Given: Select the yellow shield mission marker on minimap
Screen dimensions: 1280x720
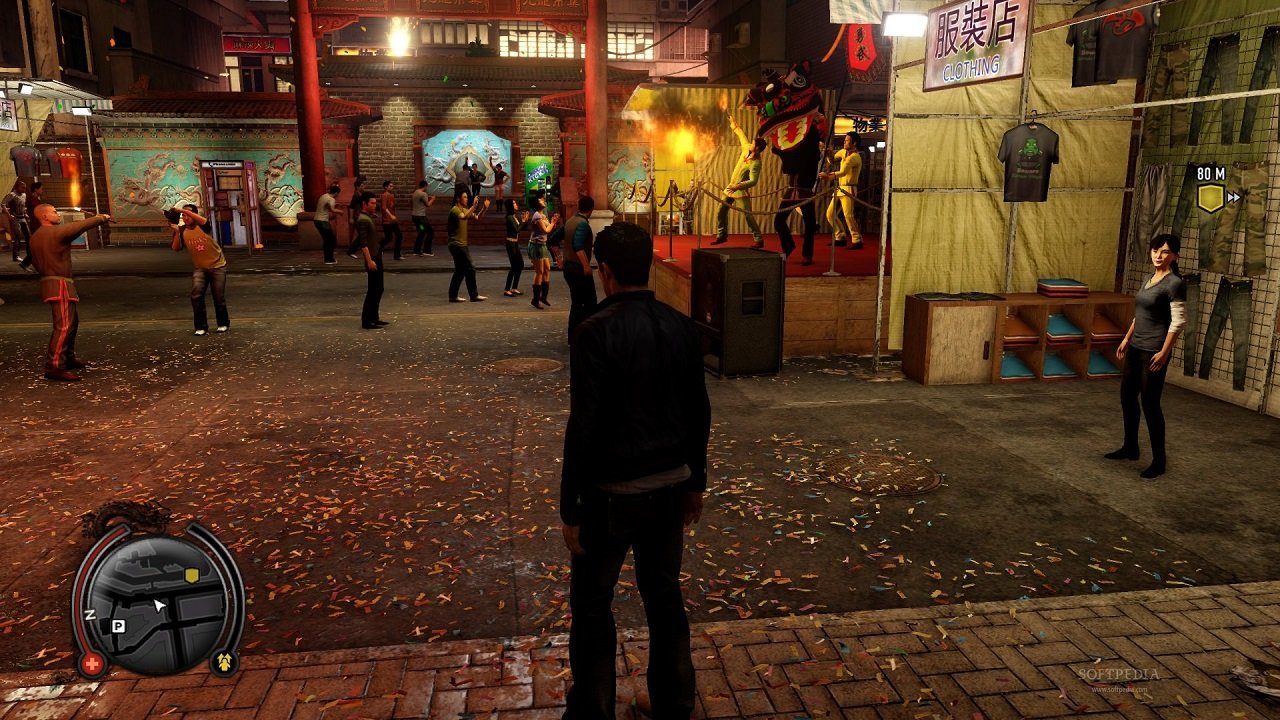Looking at the screenshot, I should pos(192,573).
